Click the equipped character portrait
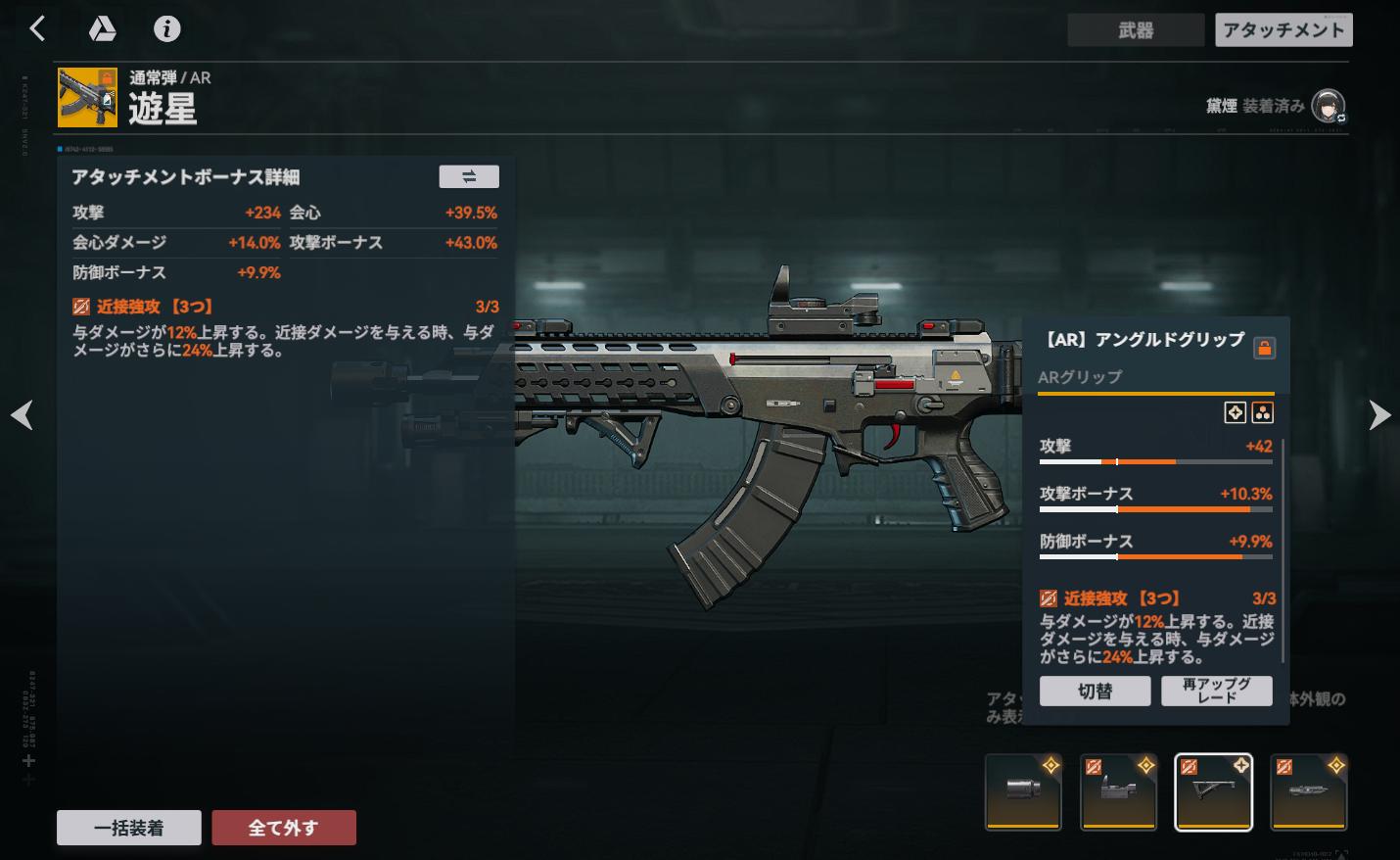The height and width of the screenshot is (860, 1400). click(1328, 106)
